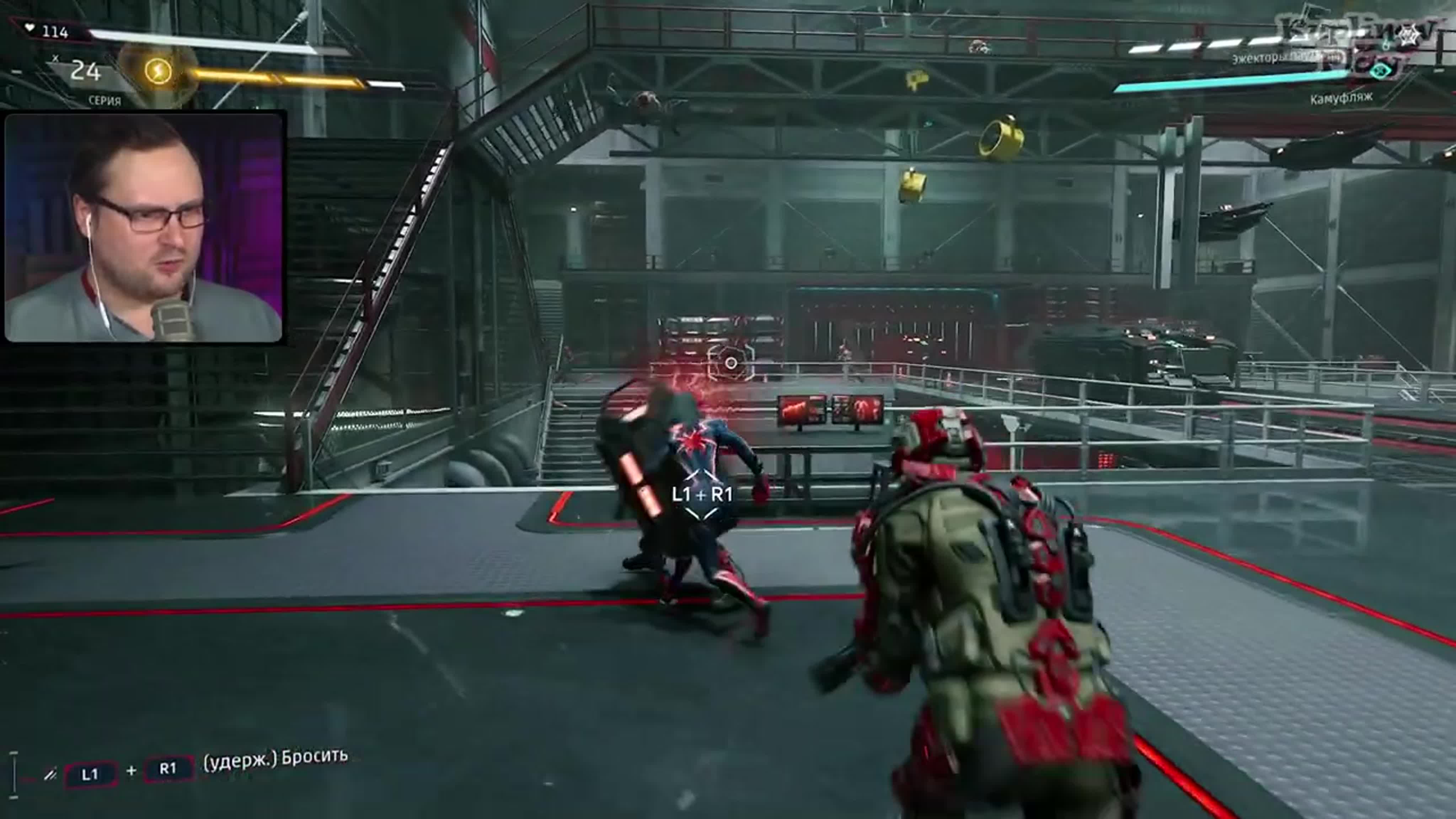The width and height of the screenshot is (1456, 819).
Task: Click the streamer's webcam overlay
Action: coord(144,227)
